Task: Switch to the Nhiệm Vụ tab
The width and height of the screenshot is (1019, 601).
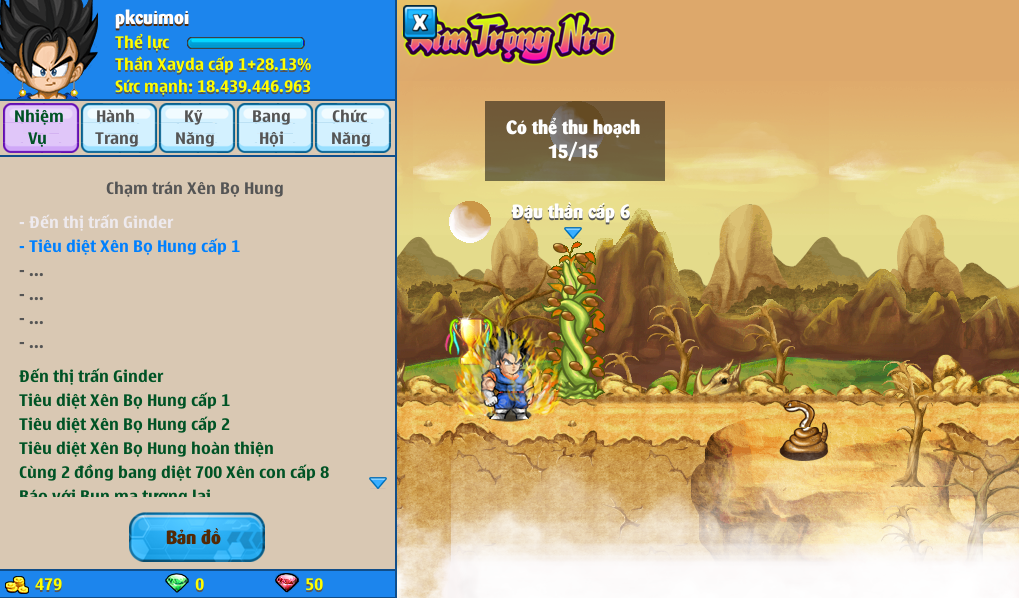Action: pyautogui.click(x=40, y=128)
